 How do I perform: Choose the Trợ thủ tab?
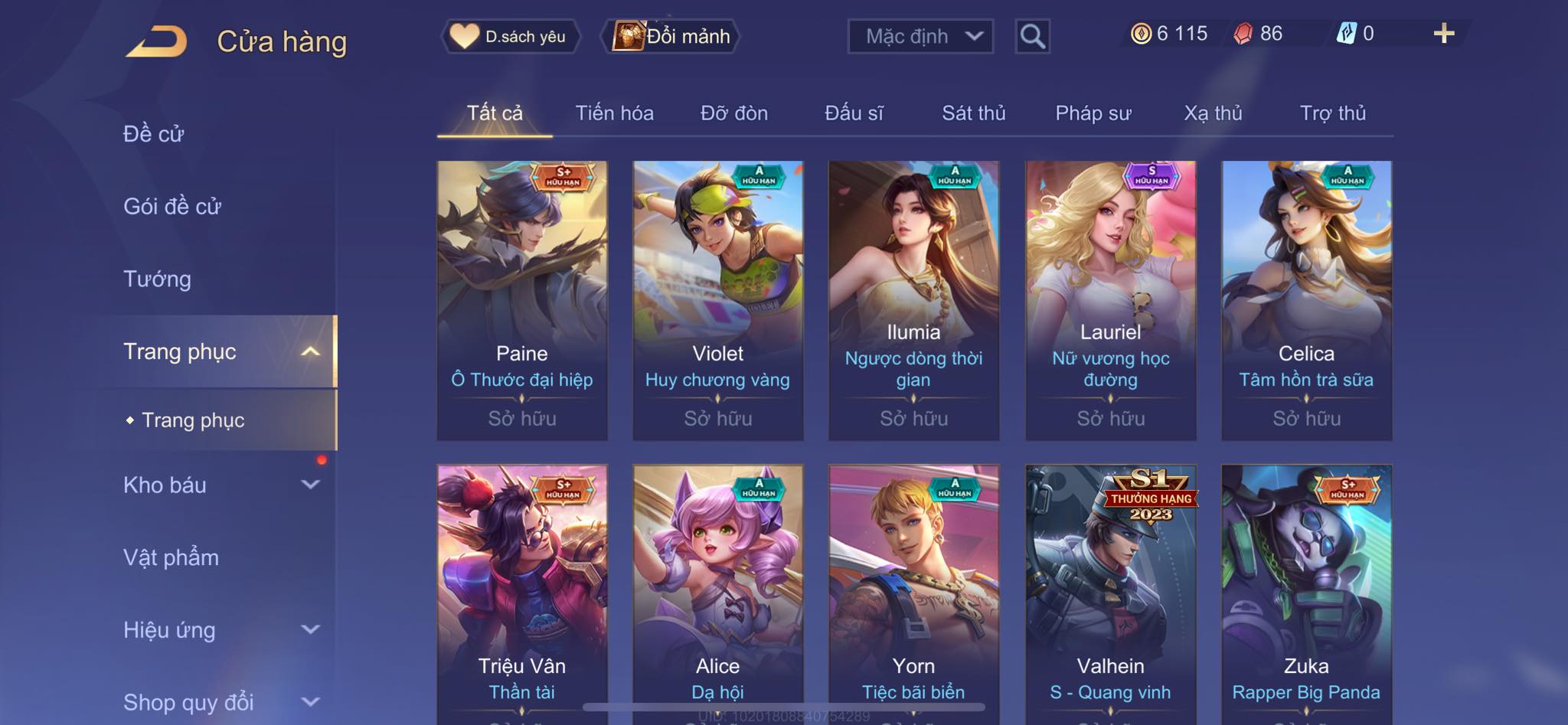(x=1332, y=113)
